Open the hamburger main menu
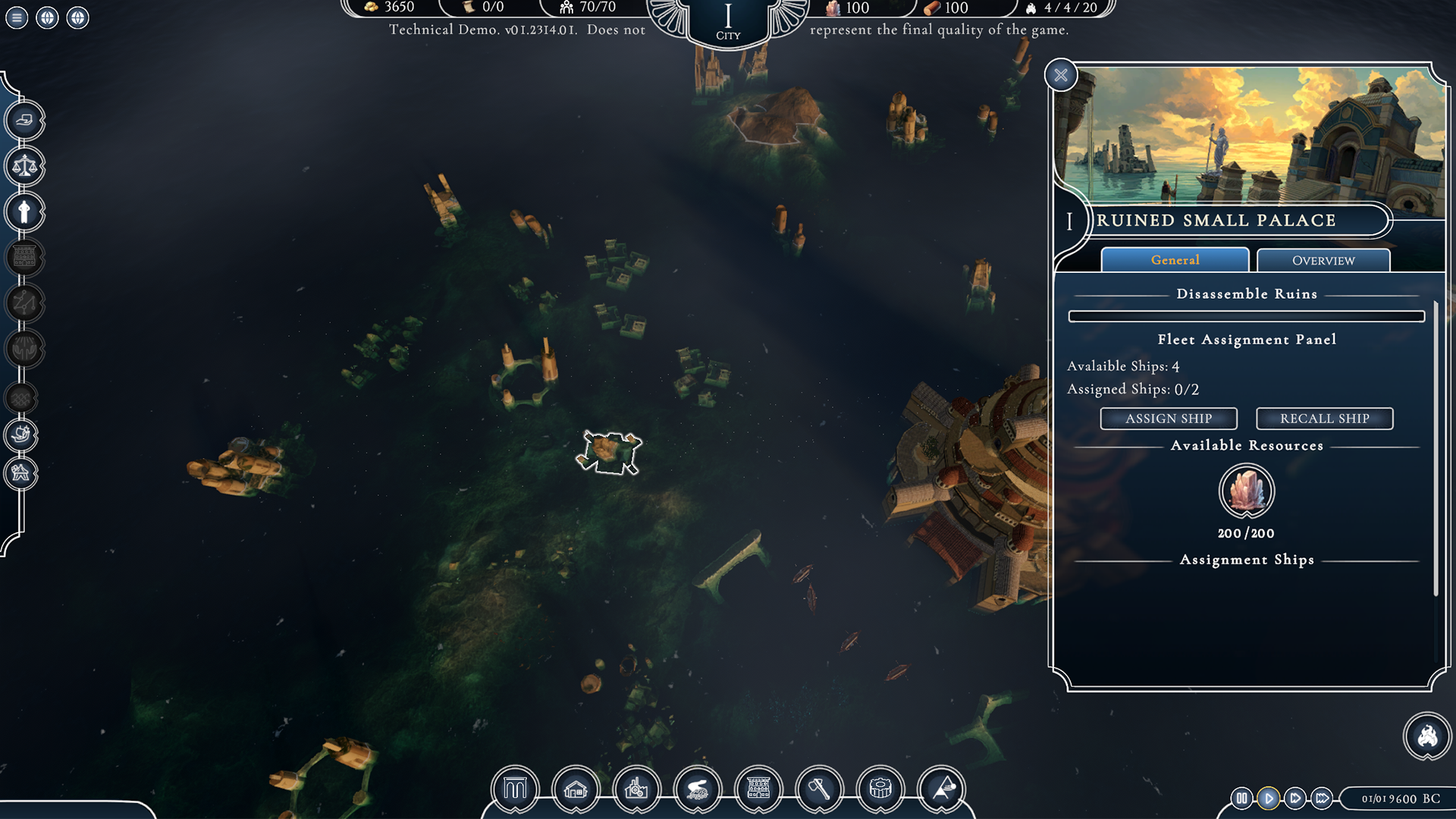This screenshot has height=819, width=1456. coord(17,17)
